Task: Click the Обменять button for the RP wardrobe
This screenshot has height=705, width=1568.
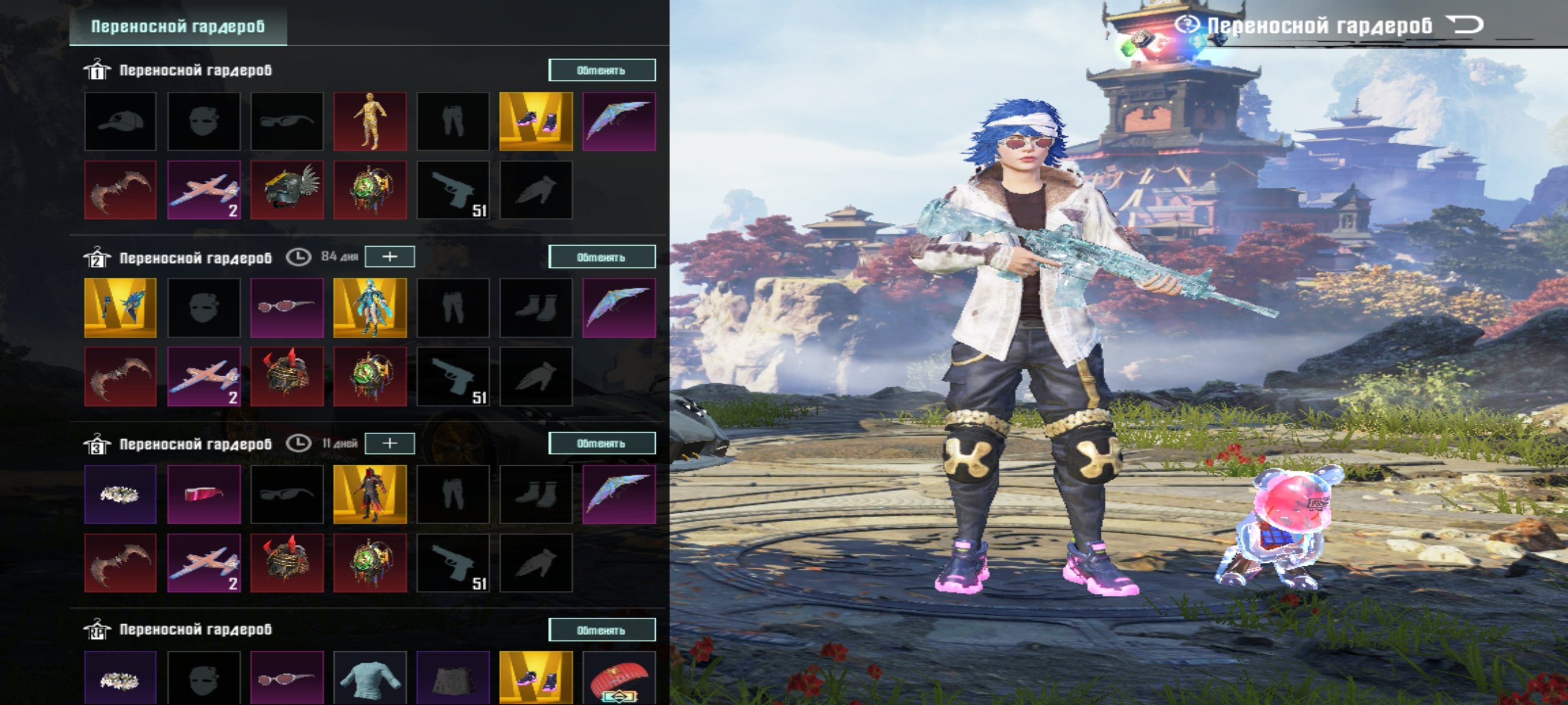Action: pyautogui.click(x=601, y=630)
